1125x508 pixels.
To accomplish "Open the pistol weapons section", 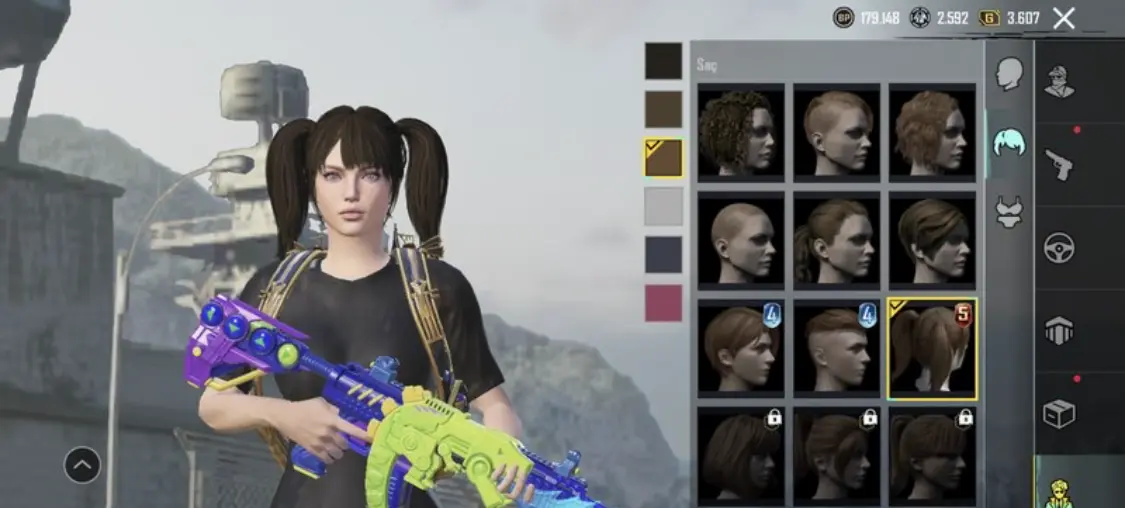I will 1059,164.
